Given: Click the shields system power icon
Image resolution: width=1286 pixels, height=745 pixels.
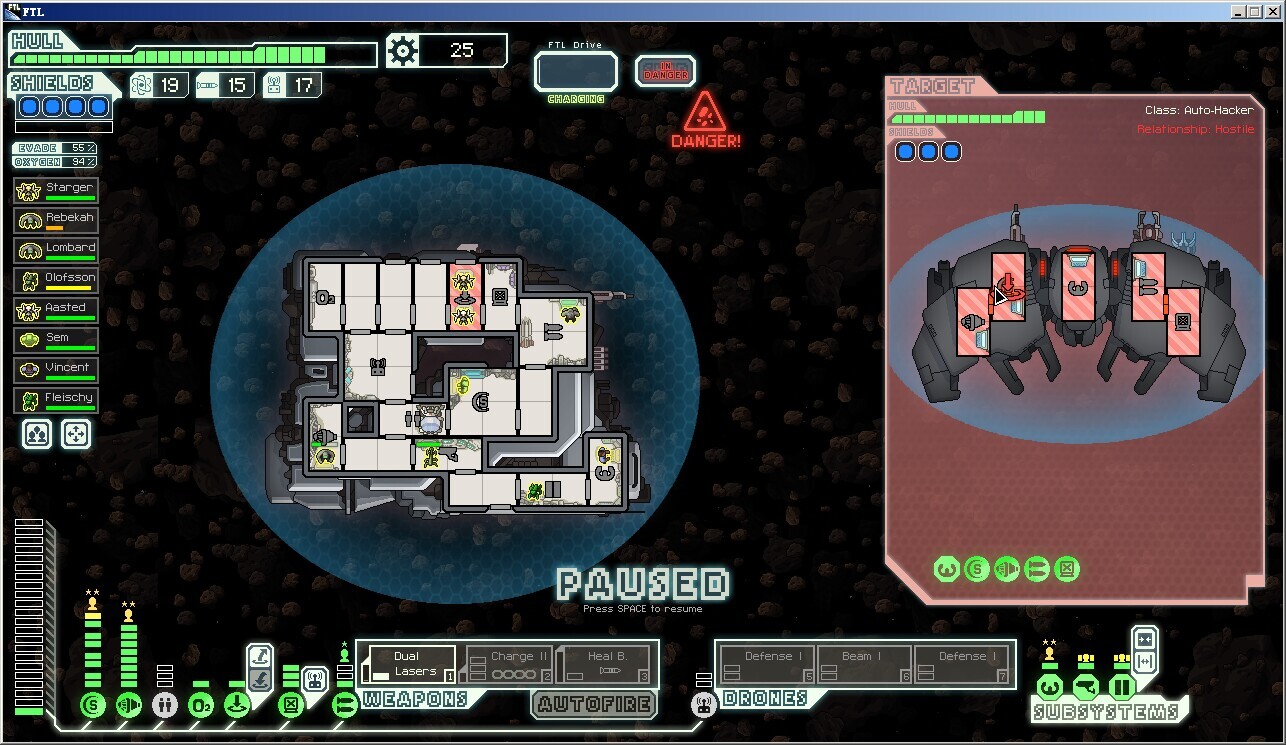Looking at the screenshot, I should [x=93, y=705].
